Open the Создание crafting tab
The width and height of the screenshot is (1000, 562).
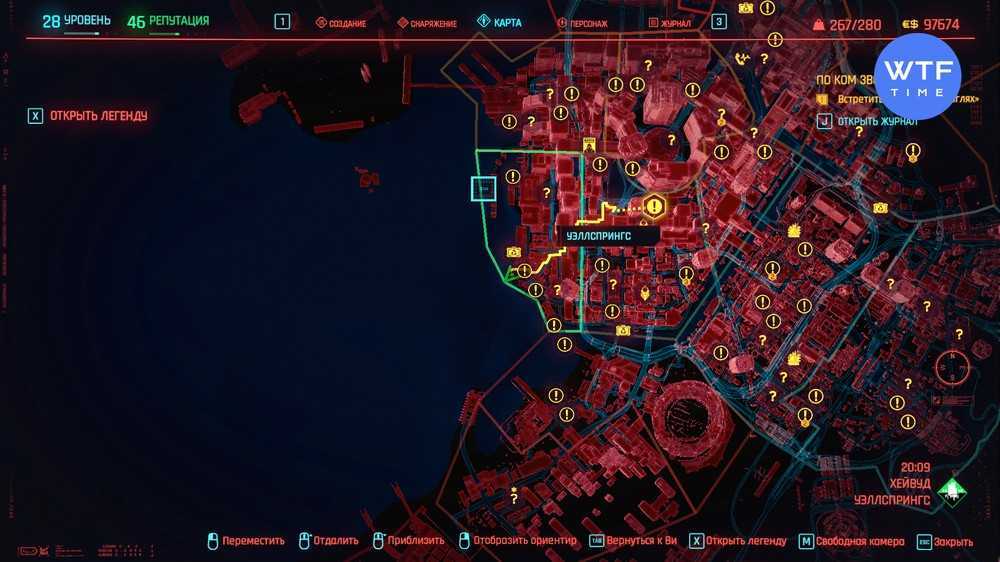pyautogui.click(x=341, y=23)
